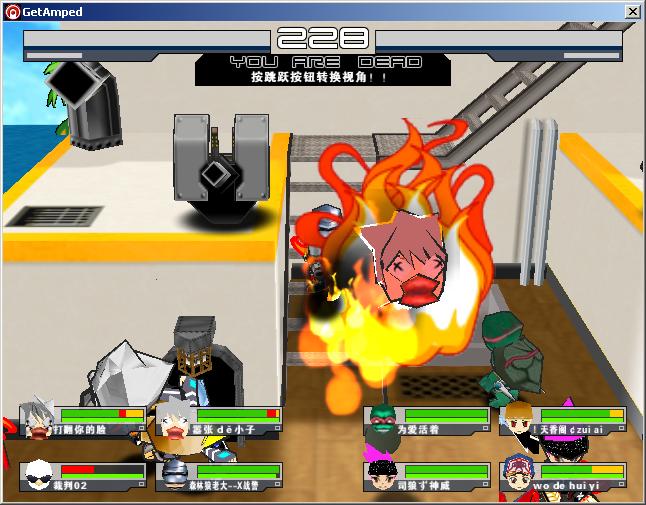The image size is (646, 505).
Task: Select player portrait wo de hui yi
Action: (517, 475)
